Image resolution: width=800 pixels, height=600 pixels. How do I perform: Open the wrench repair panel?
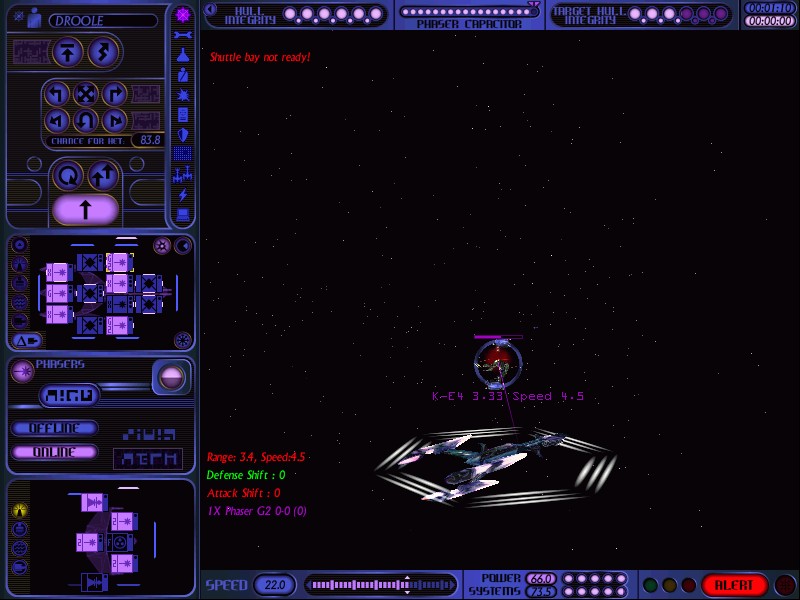coord(183,35)
